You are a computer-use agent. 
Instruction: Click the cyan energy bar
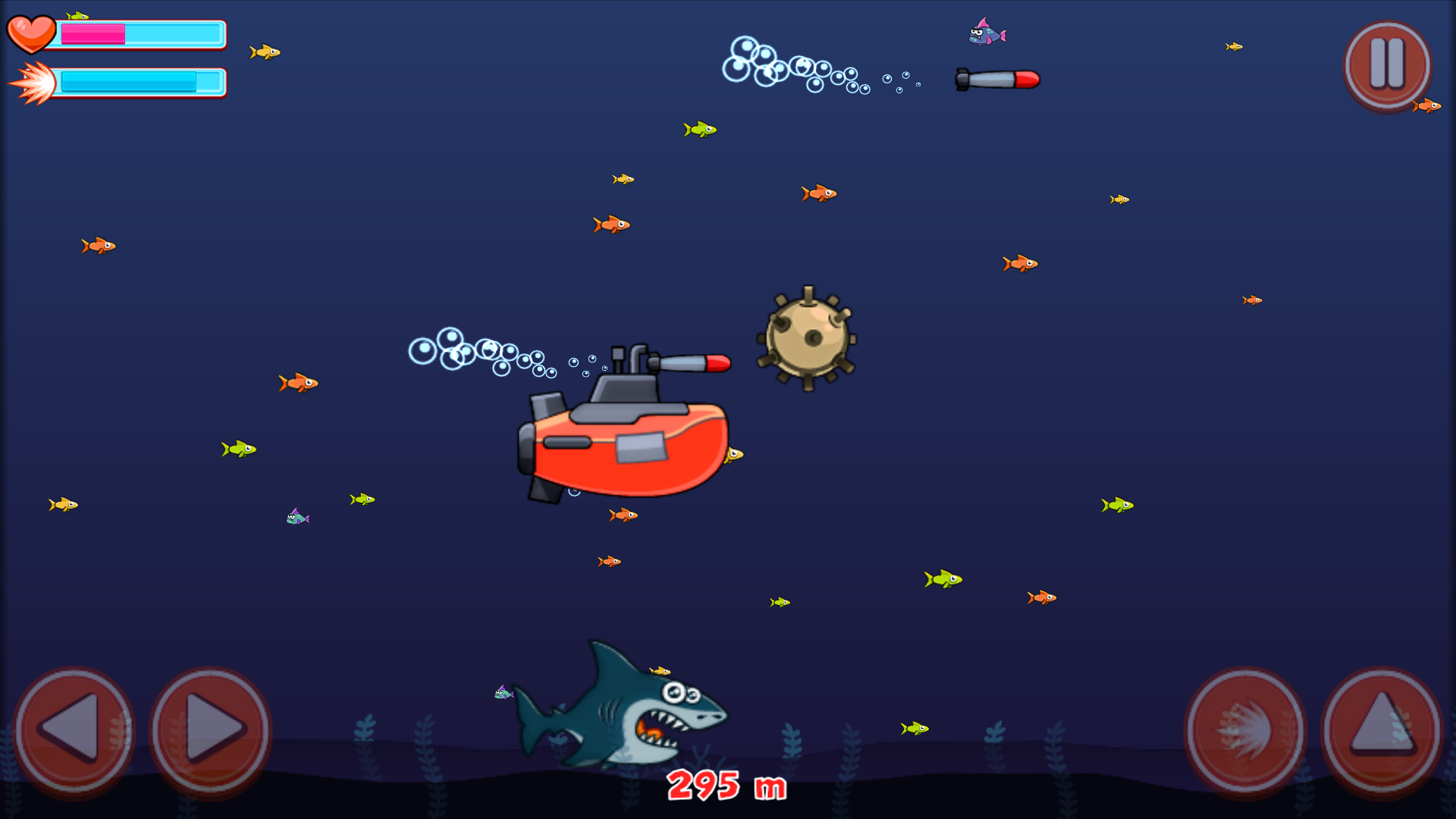click(140, 81)
